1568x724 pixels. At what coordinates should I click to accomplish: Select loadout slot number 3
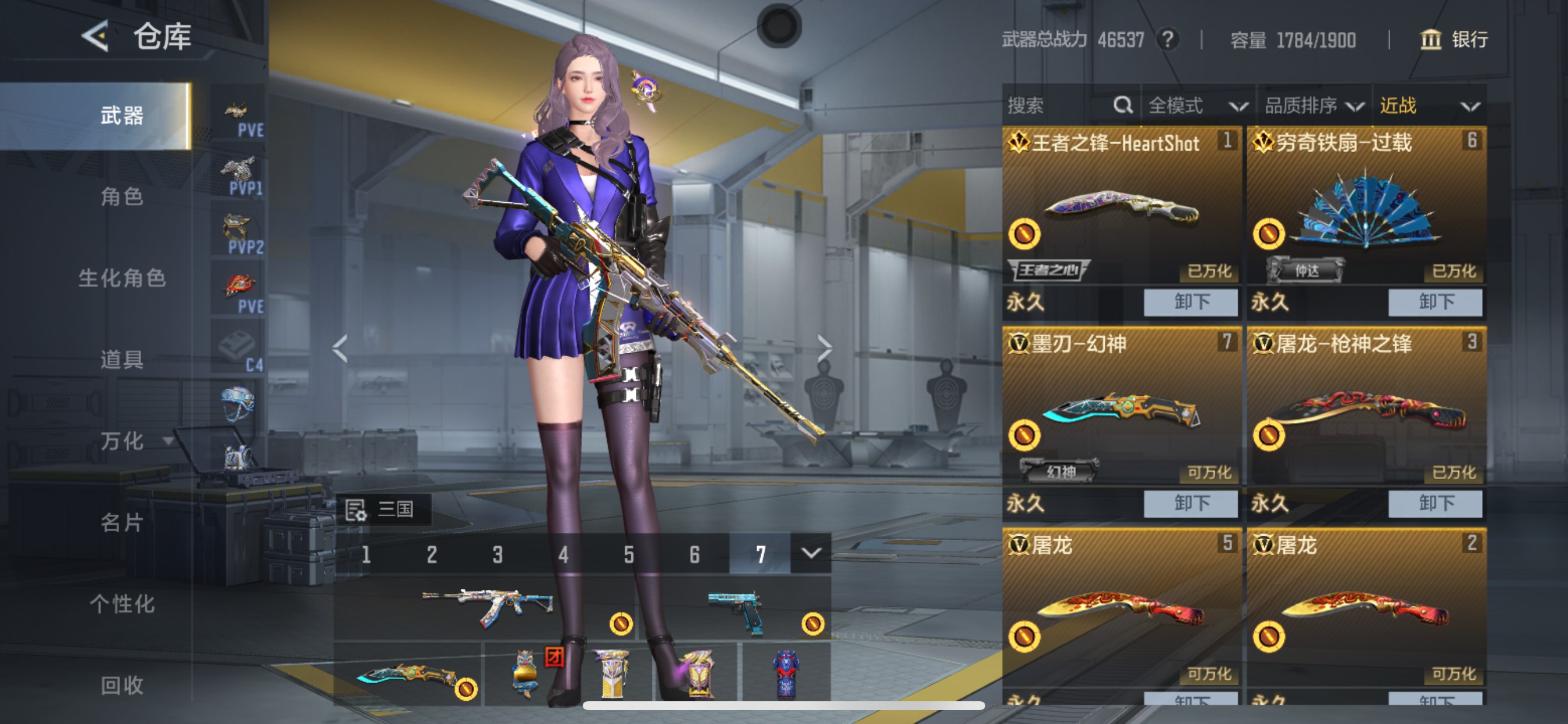[x=498, y=554]
